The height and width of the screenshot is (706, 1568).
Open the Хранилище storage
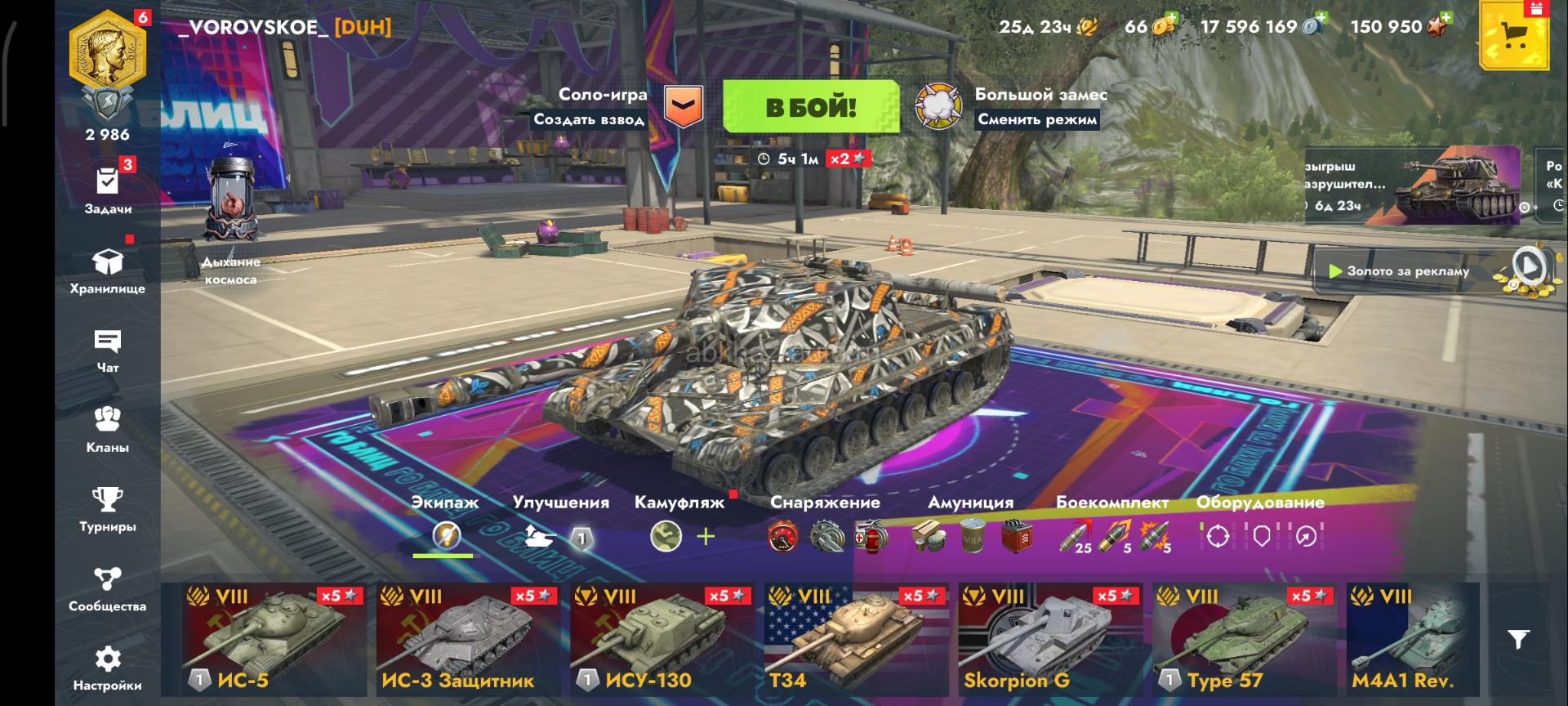[108, 270]
